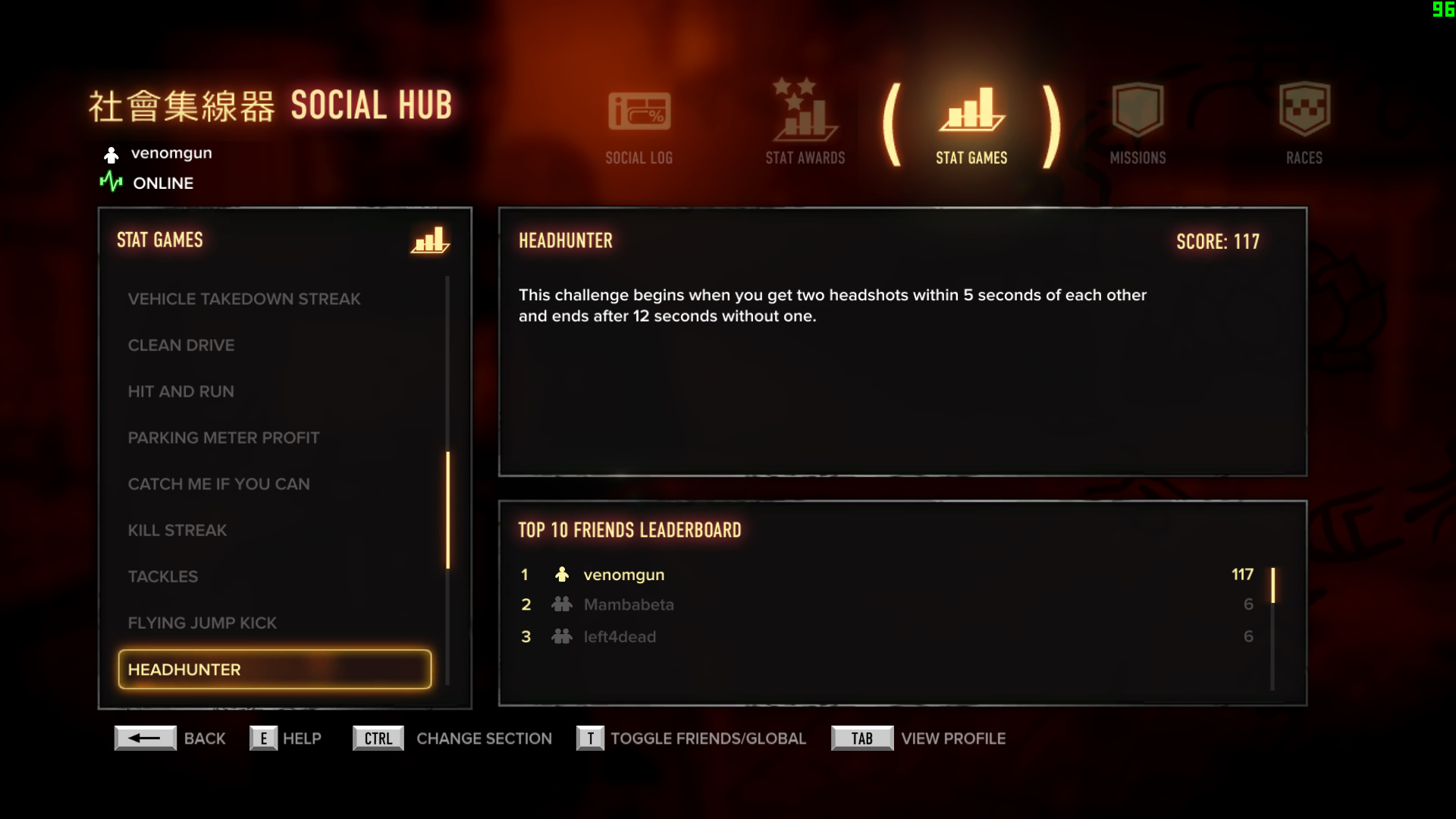The image size is (1456, 819).
Task: Go to the Missions tab
Action: click(1137, 126)
